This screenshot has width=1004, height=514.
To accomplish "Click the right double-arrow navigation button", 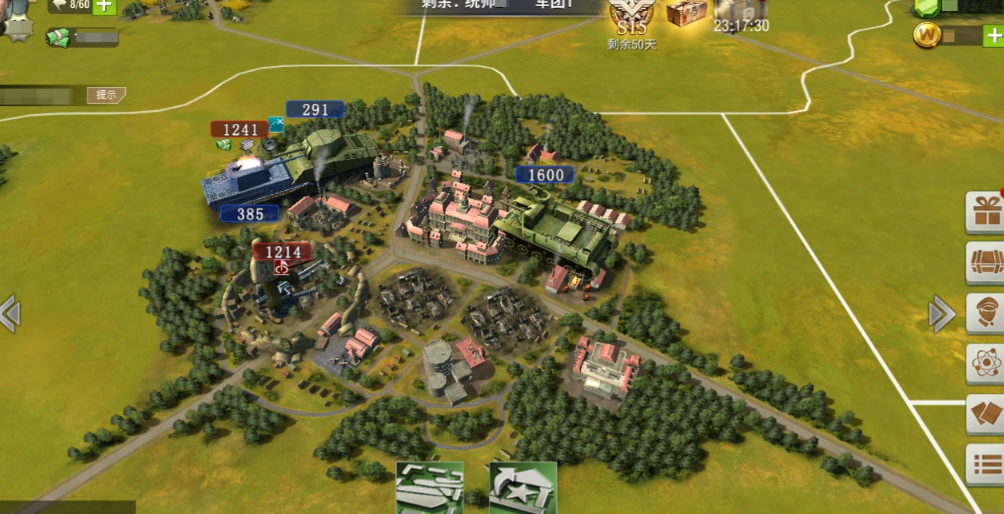I will (x=941, y=314).
